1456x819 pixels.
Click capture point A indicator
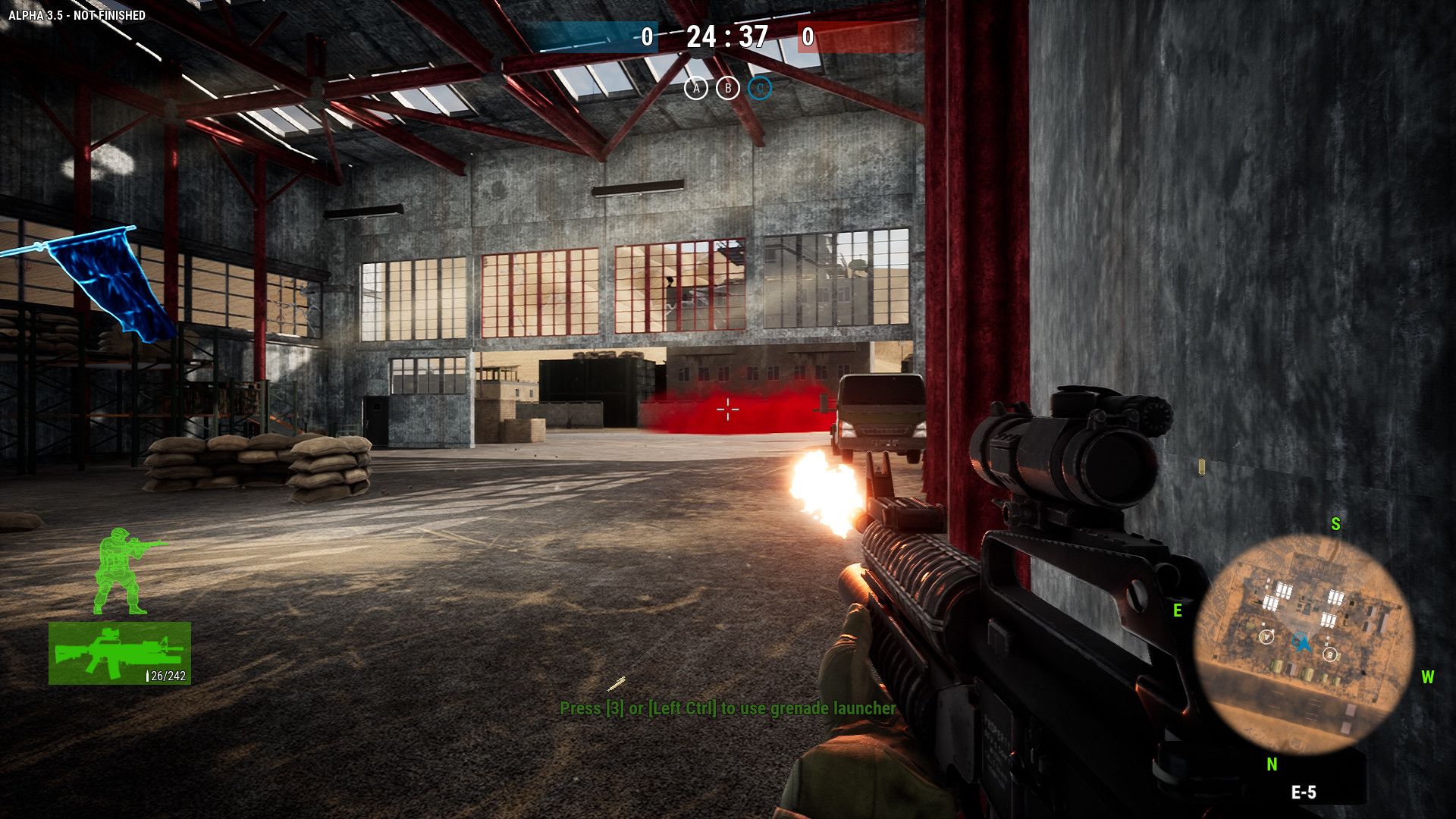click(x=696, y=89)
